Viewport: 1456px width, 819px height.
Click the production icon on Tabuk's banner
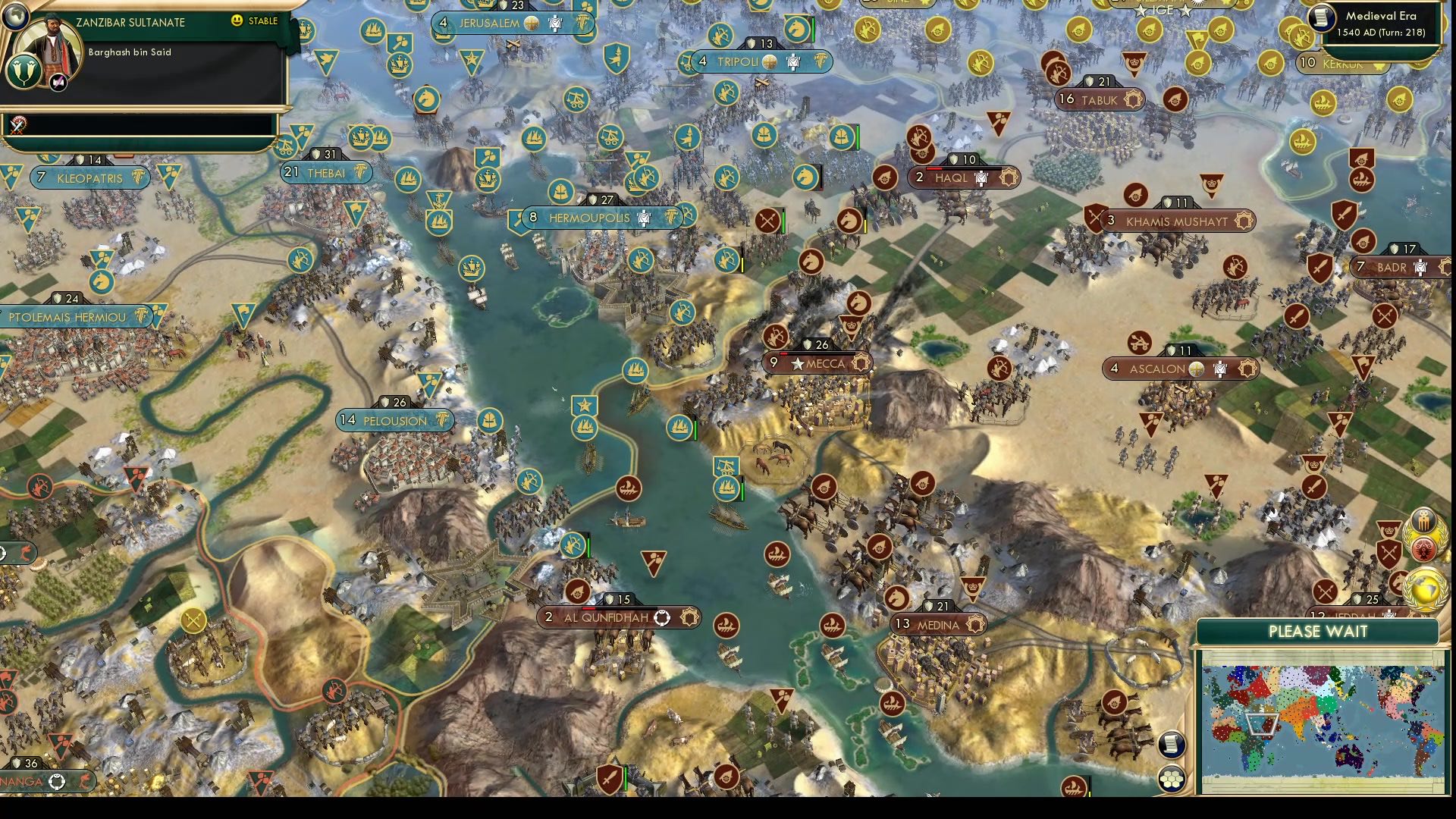click(1132, 99)
